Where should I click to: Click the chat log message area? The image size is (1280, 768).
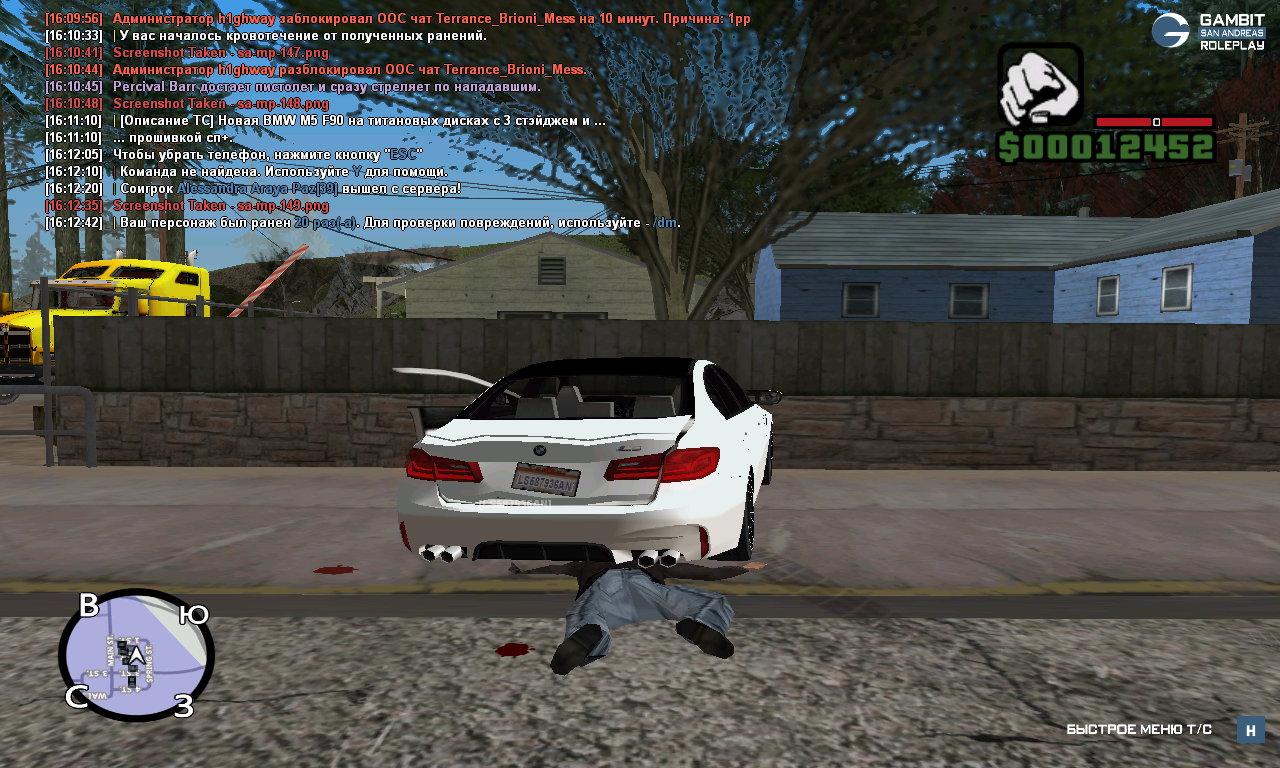[390, 122]
